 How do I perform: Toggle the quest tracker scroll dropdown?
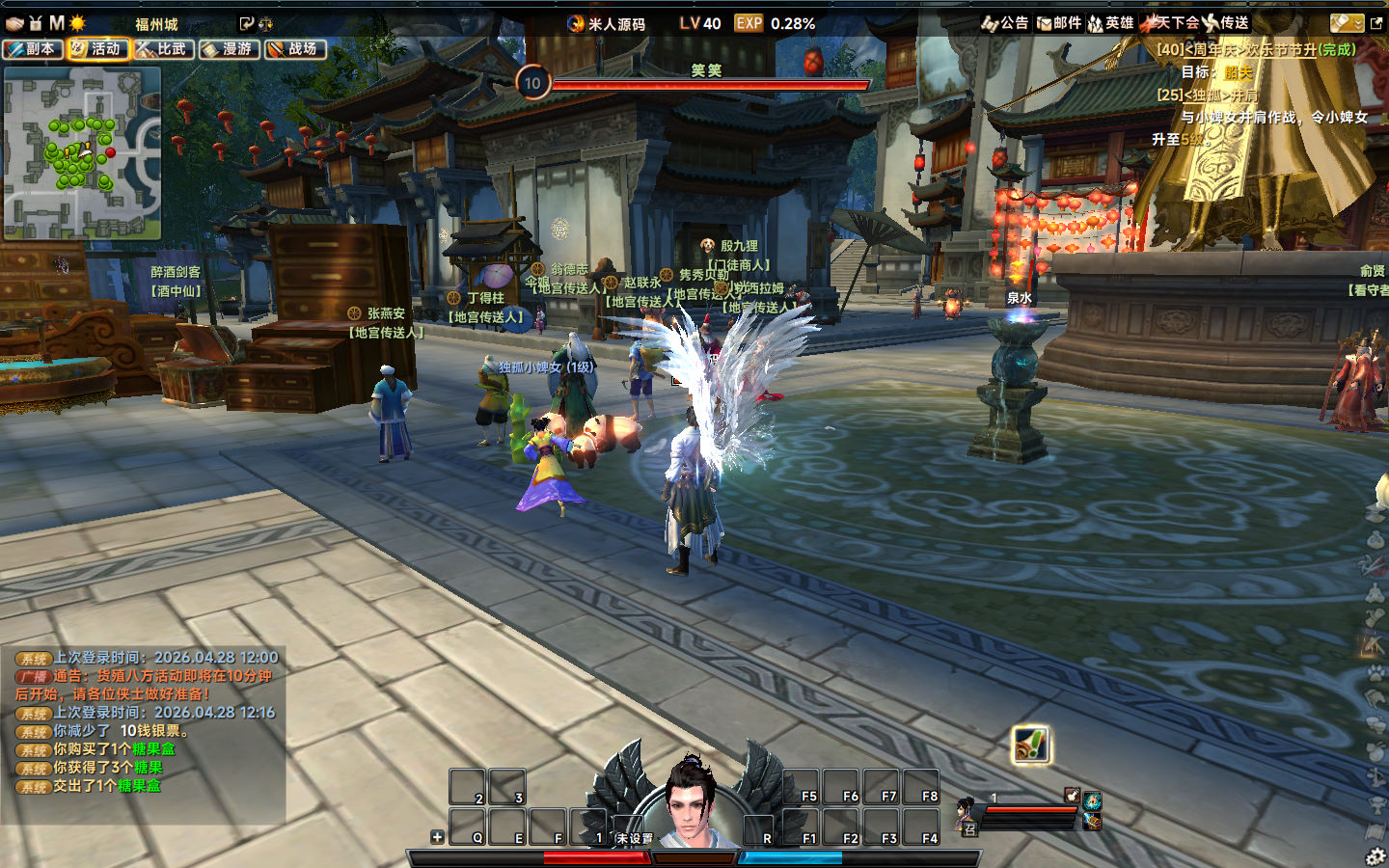[1347, 23]
